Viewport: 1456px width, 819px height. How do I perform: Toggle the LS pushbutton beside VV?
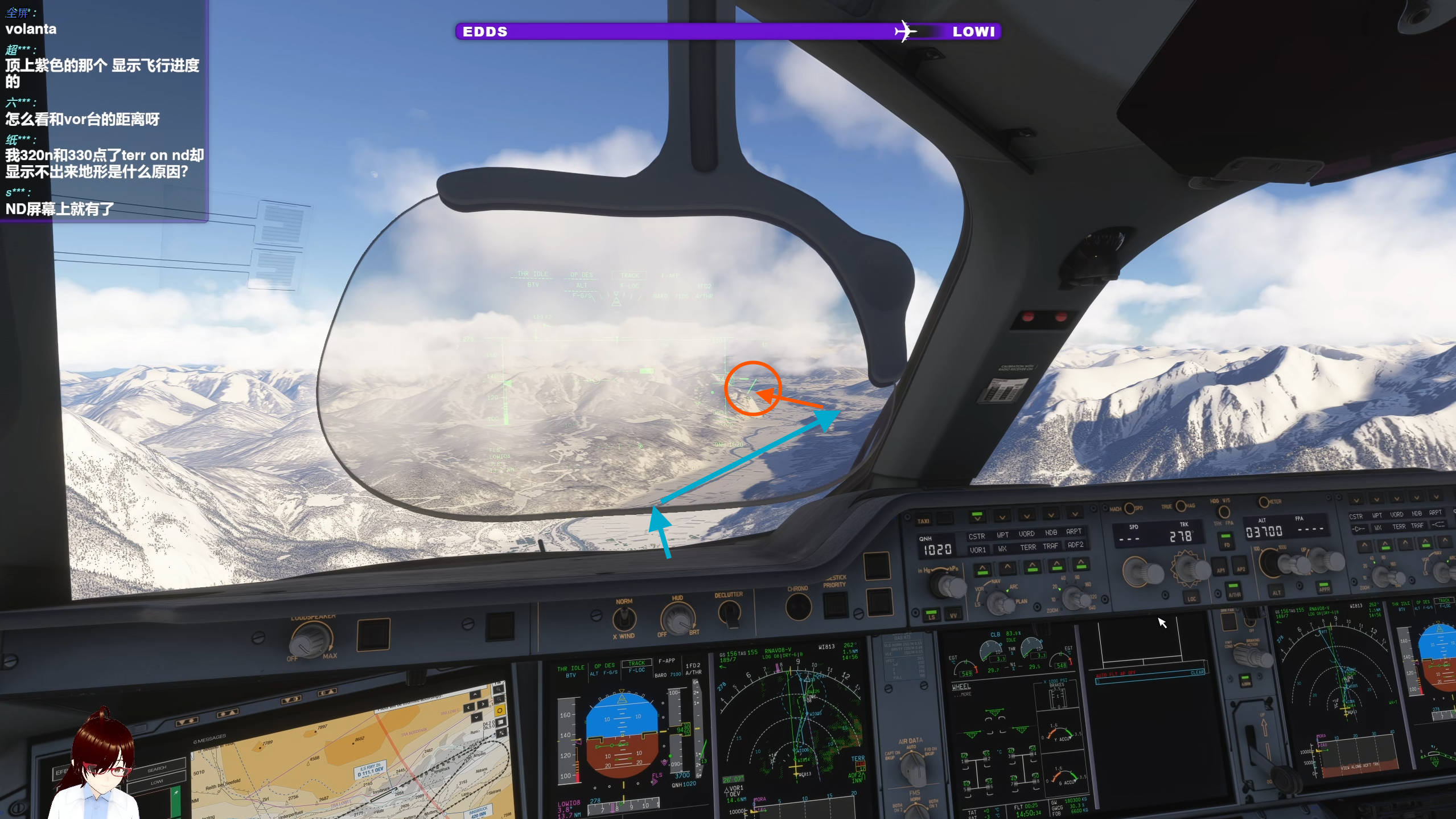click(x=931, y=614)
